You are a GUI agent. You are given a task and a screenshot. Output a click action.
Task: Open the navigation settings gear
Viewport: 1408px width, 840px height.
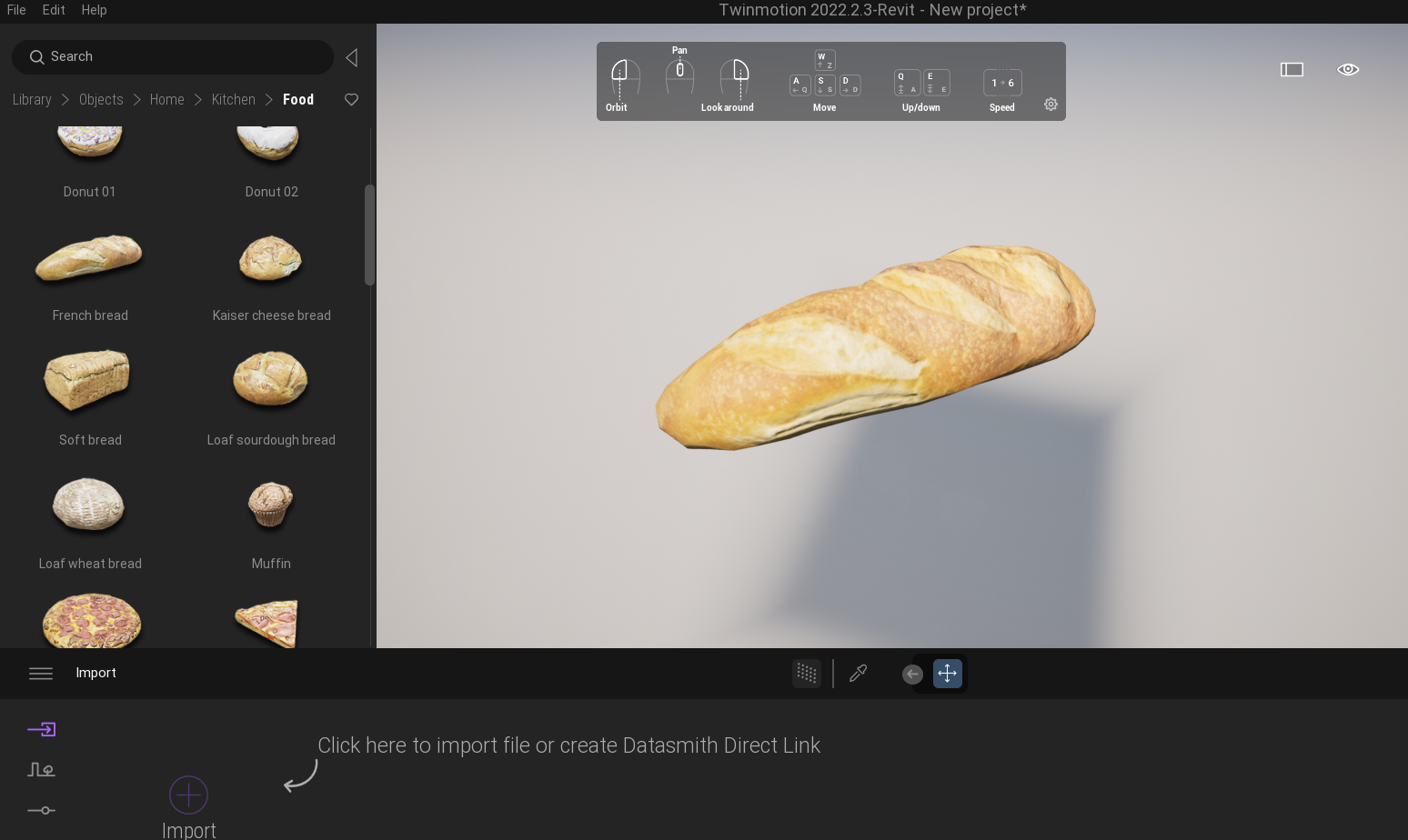tap(1051, 105)
